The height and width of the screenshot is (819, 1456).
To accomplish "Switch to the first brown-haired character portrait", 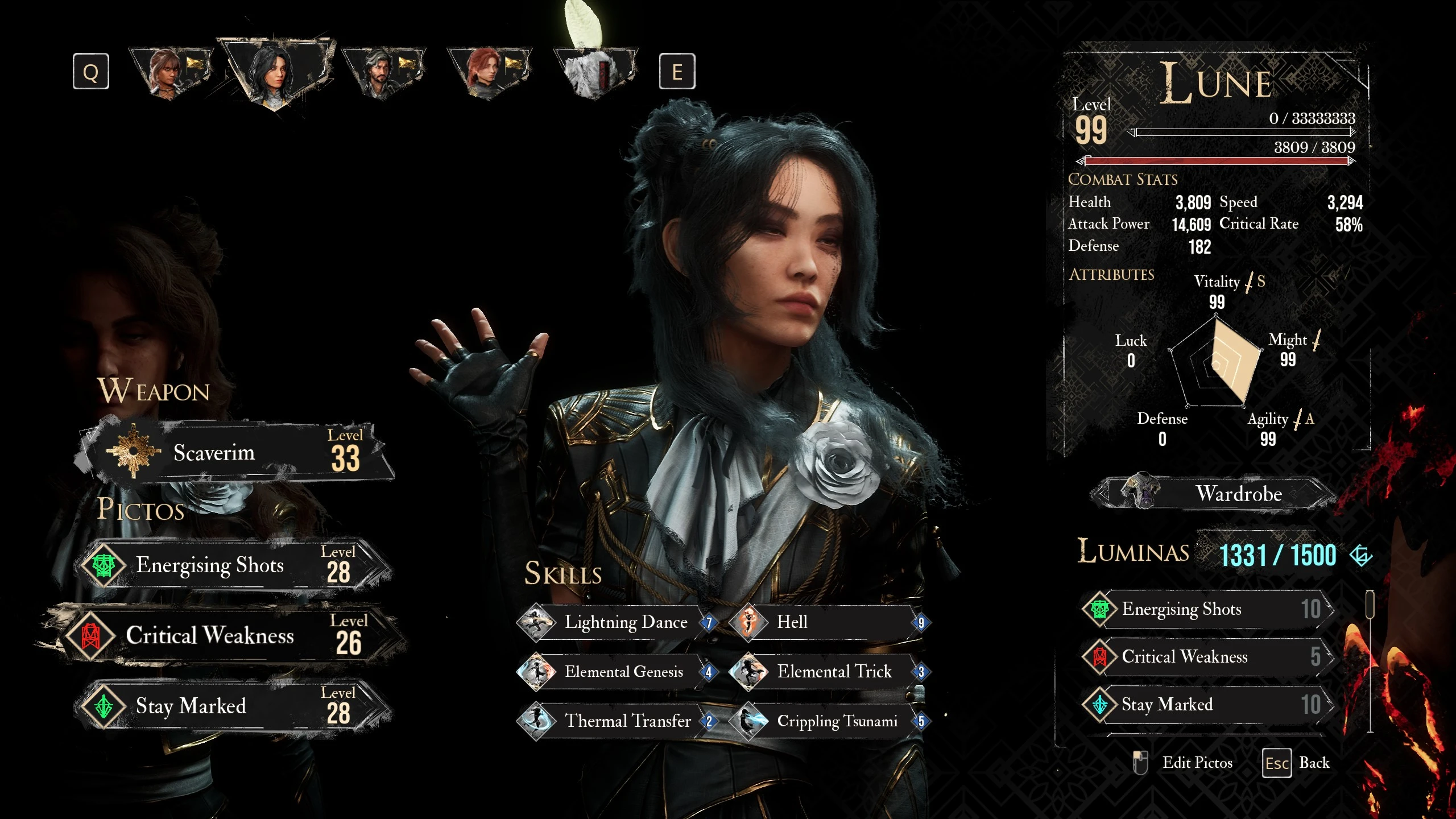I will [169, 72].
